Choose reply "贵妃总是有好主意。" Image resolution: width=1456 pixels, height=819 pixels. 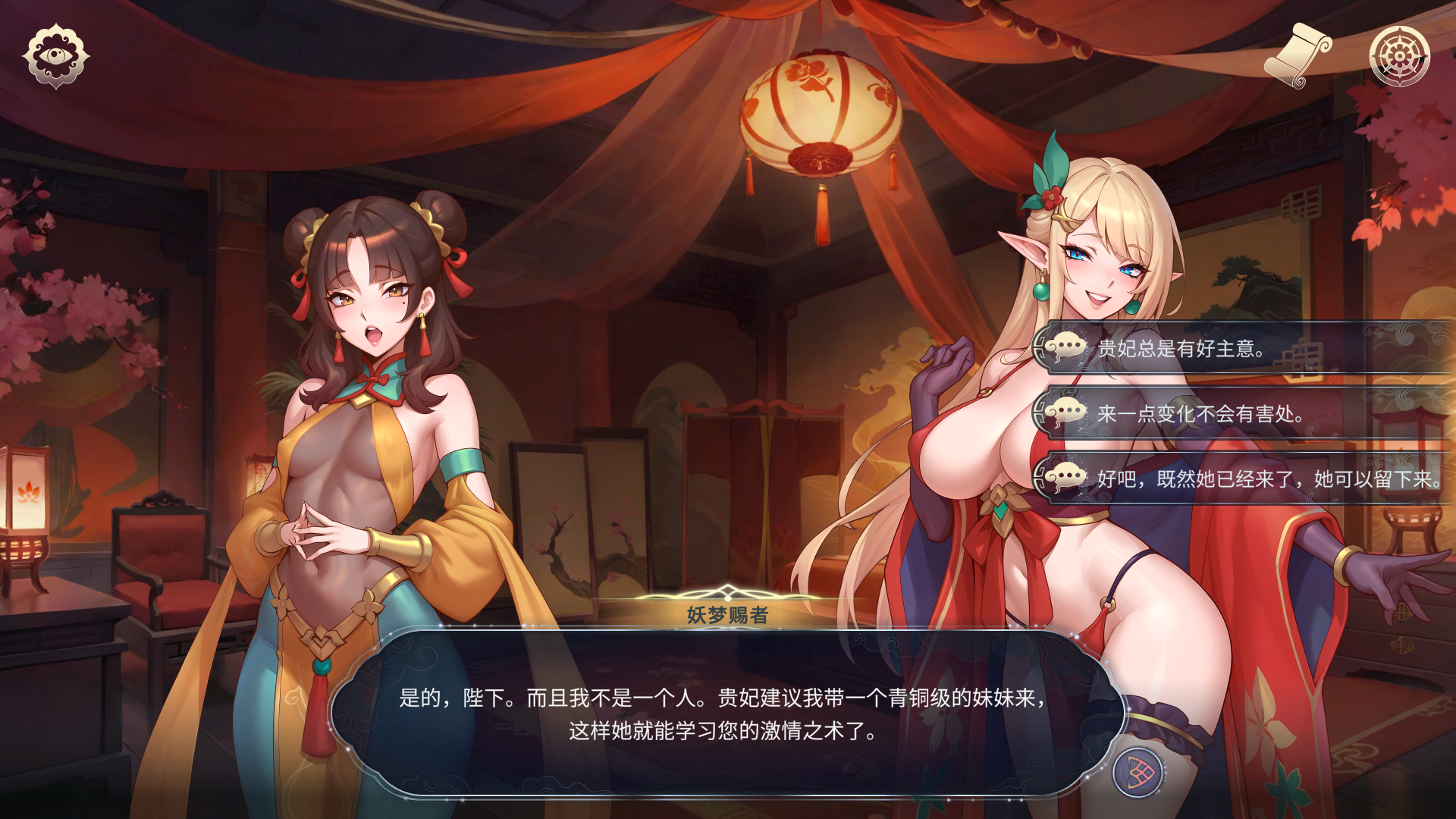pyautogui.click(x=1244, y=349)
